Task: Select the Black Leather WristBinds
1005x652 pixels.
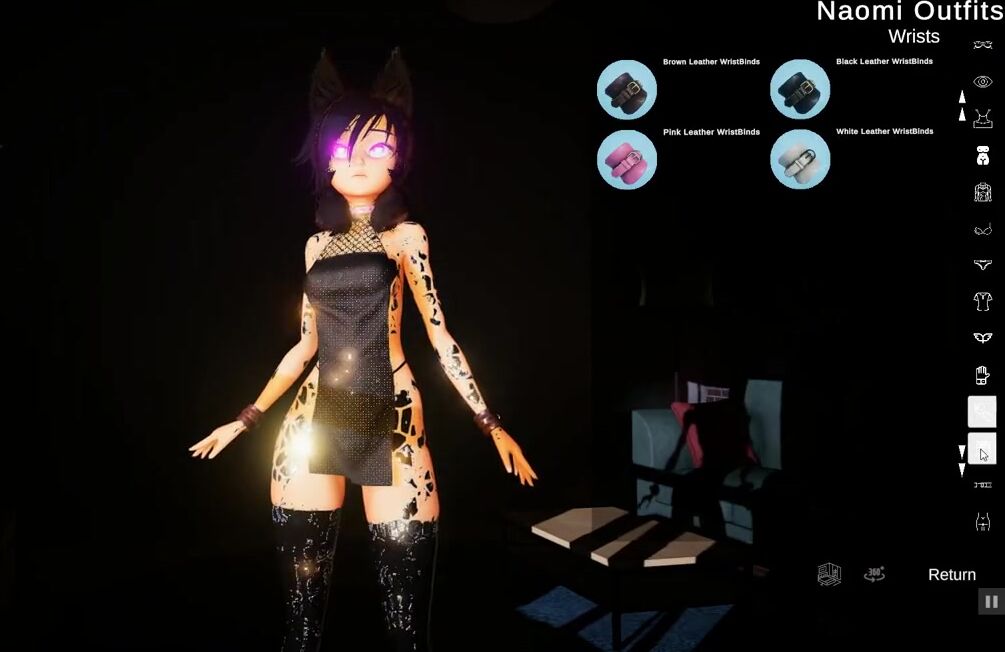Action: (800, 90)
